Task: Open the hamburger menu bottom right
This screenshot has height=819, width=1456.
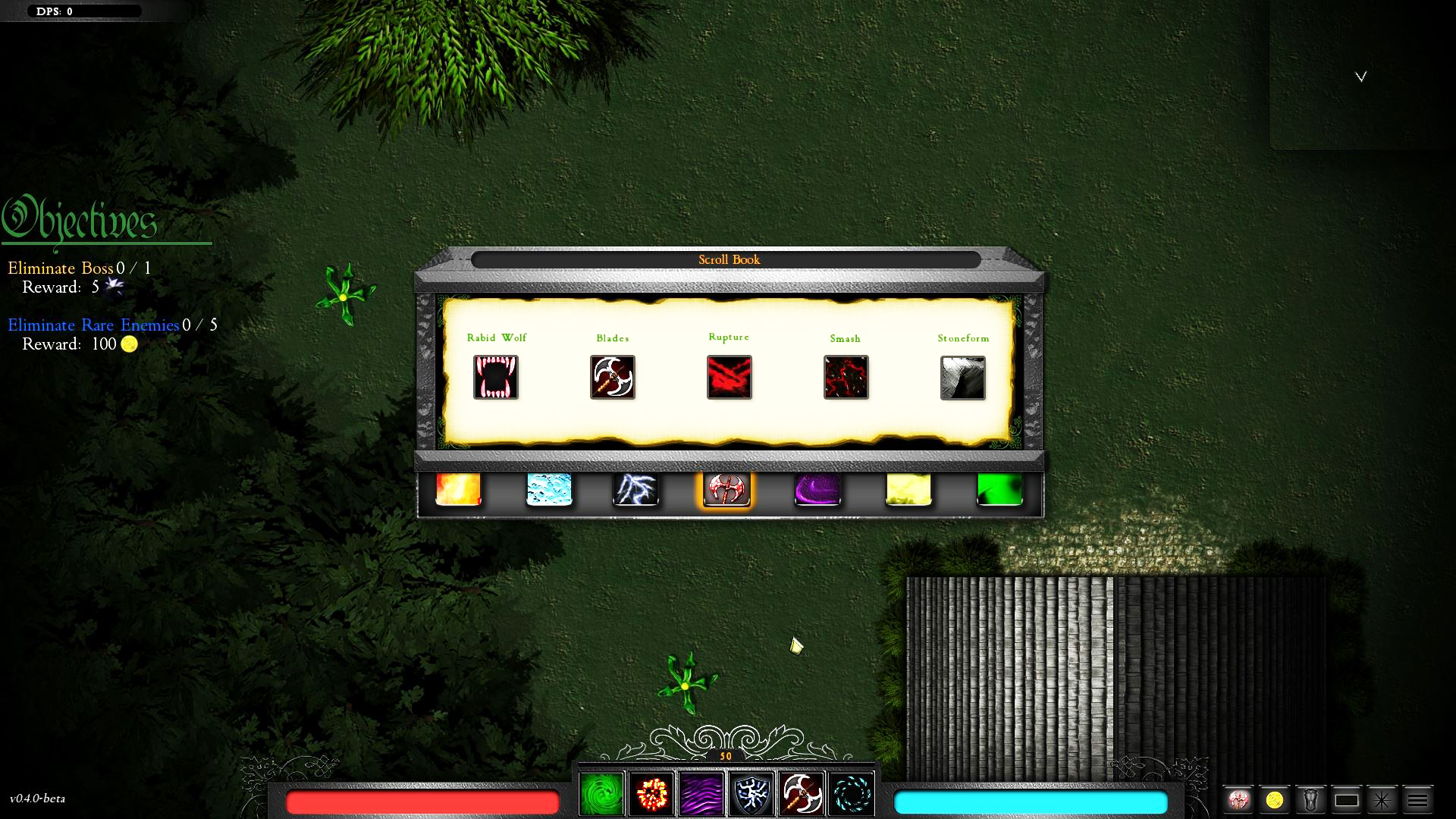Action: click(1418, 799)
